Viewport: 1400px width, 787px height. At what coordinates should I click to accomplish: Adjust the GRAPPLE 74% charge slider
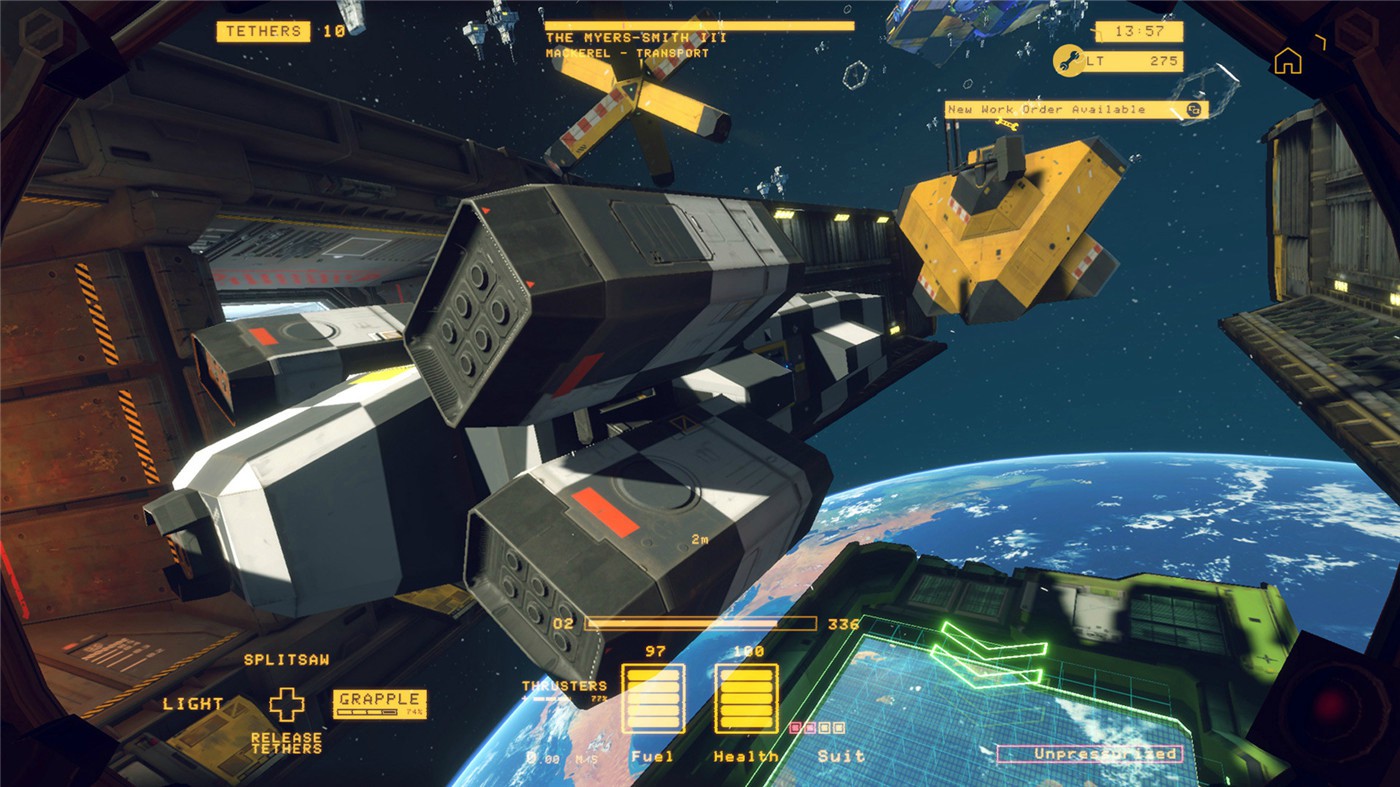[367, 712]
